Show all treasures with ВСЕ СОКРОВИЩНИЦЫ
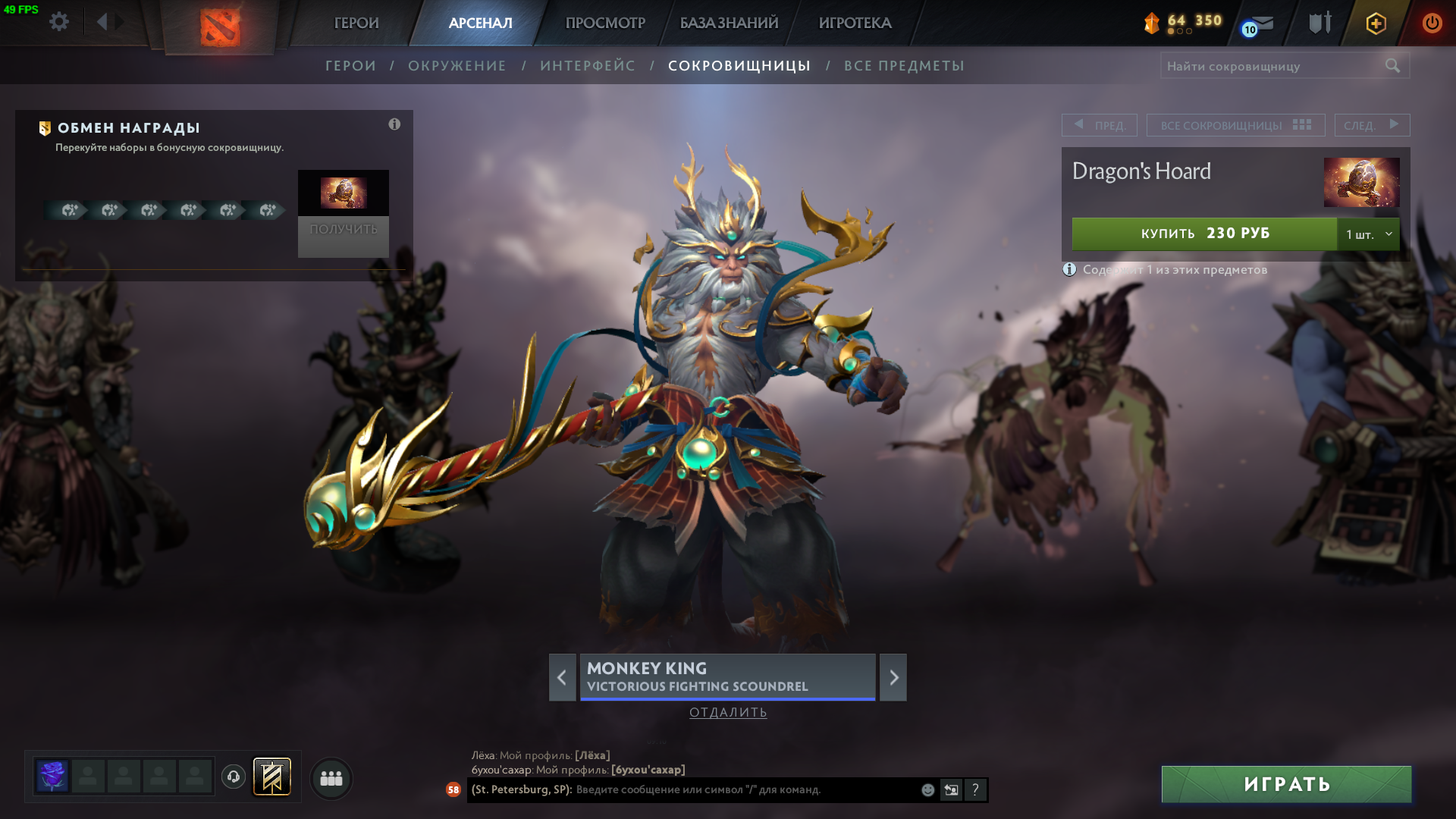The height and width of the screenshot is (819, 1456). [x=1235, y=125]
